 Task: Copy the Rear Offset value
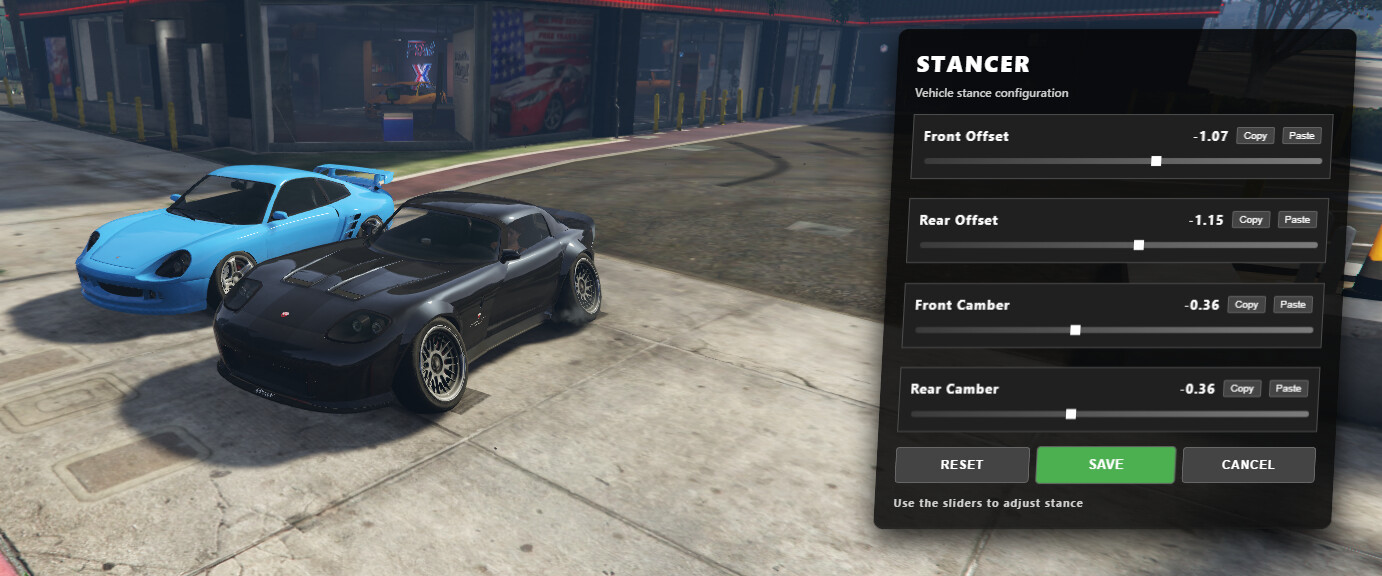coord(1251,220)
